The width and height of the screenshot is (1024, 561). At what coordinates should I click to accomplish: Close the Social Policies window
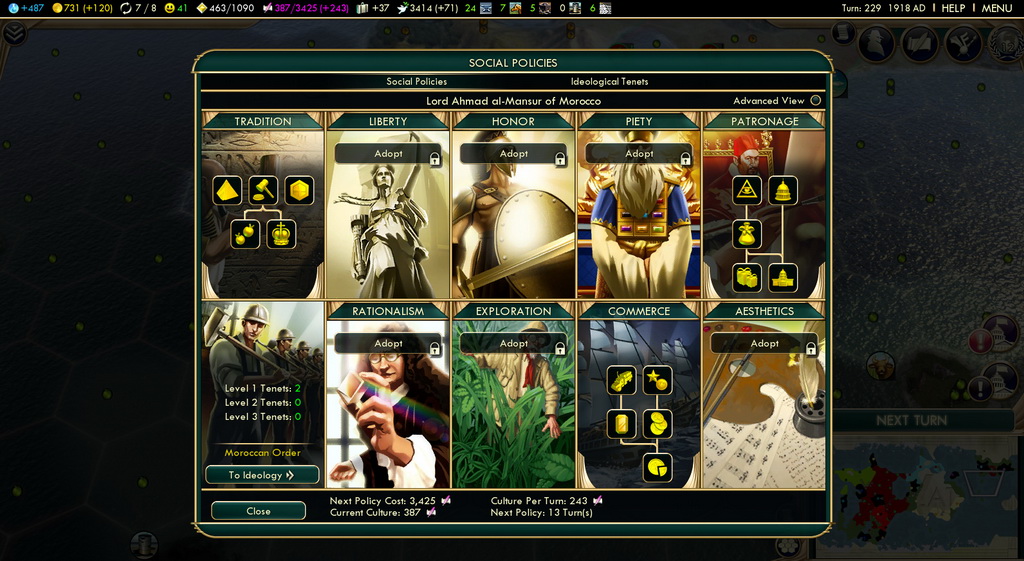click(258, 511)
